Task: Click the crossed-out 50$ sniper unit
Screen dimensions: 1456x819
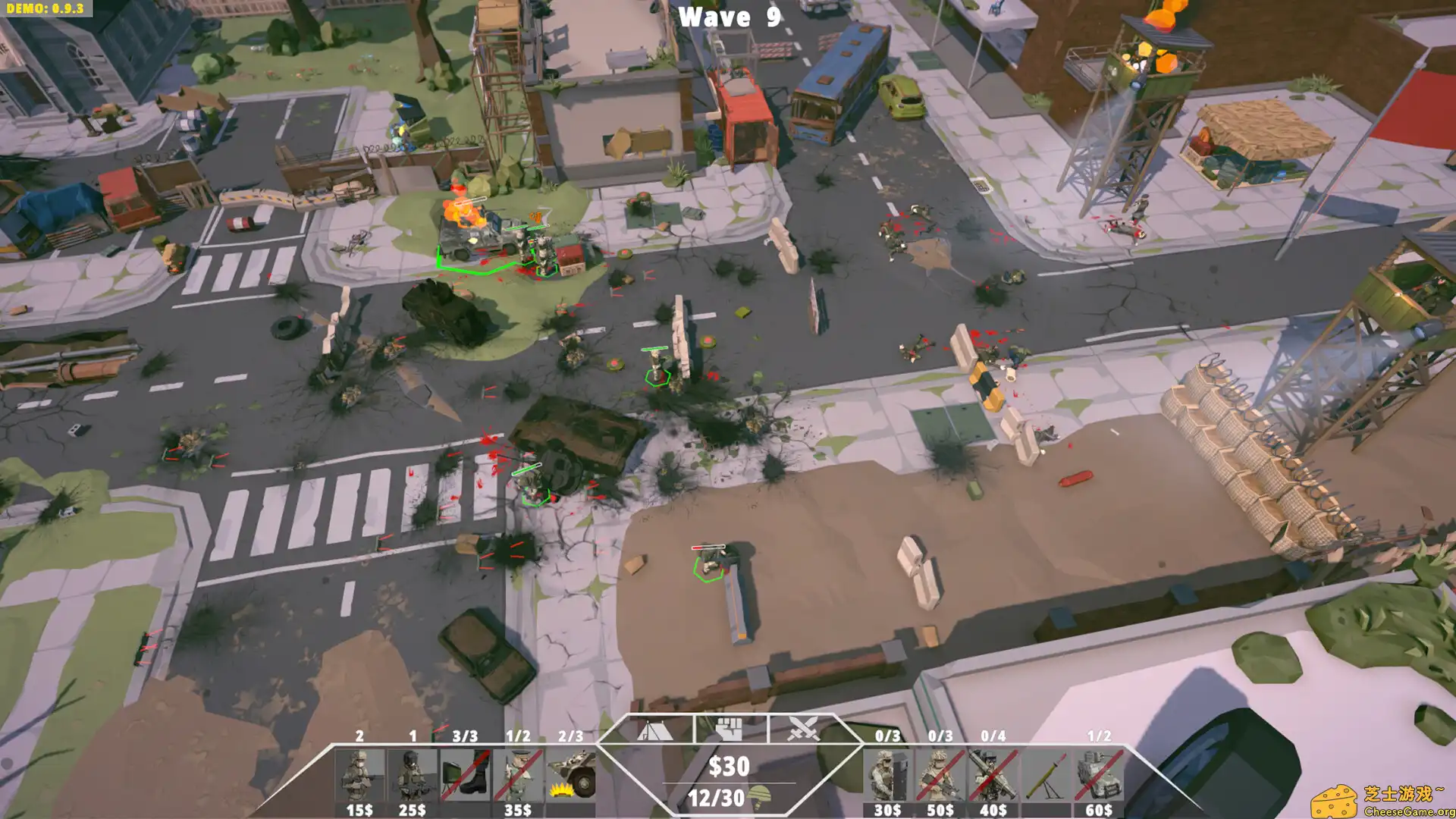Action: click(940, 773)
